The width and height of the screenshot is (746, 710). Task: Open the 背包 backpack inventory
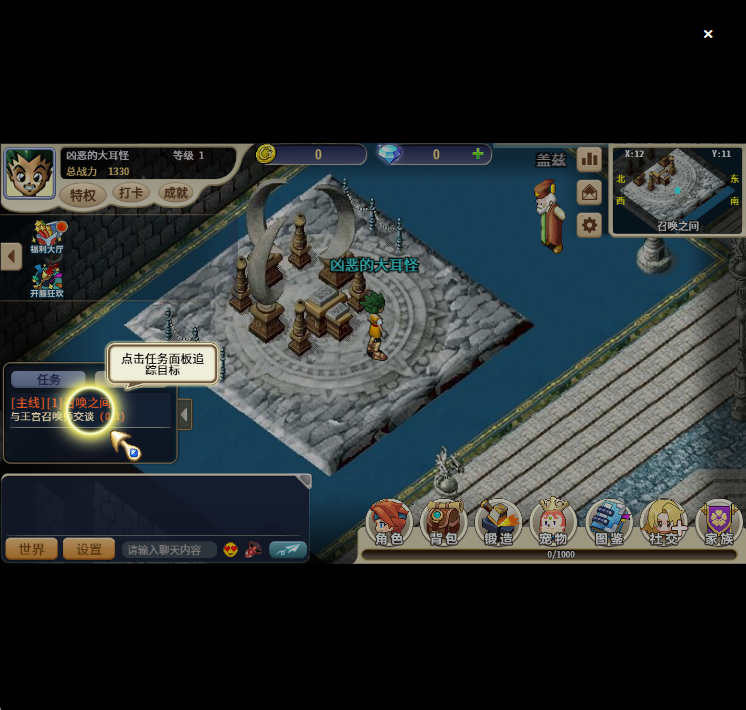point(443,523)
